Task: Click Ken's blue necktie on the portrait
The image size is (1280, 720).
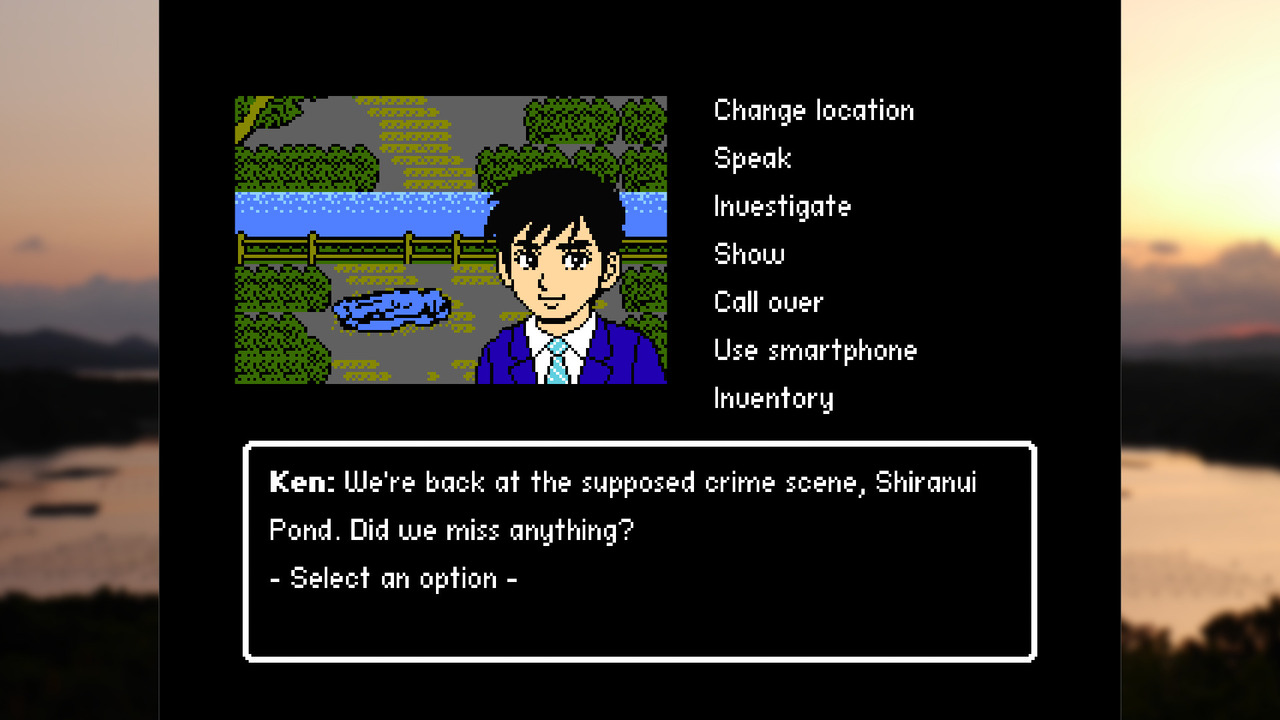Action: (557, 365)
